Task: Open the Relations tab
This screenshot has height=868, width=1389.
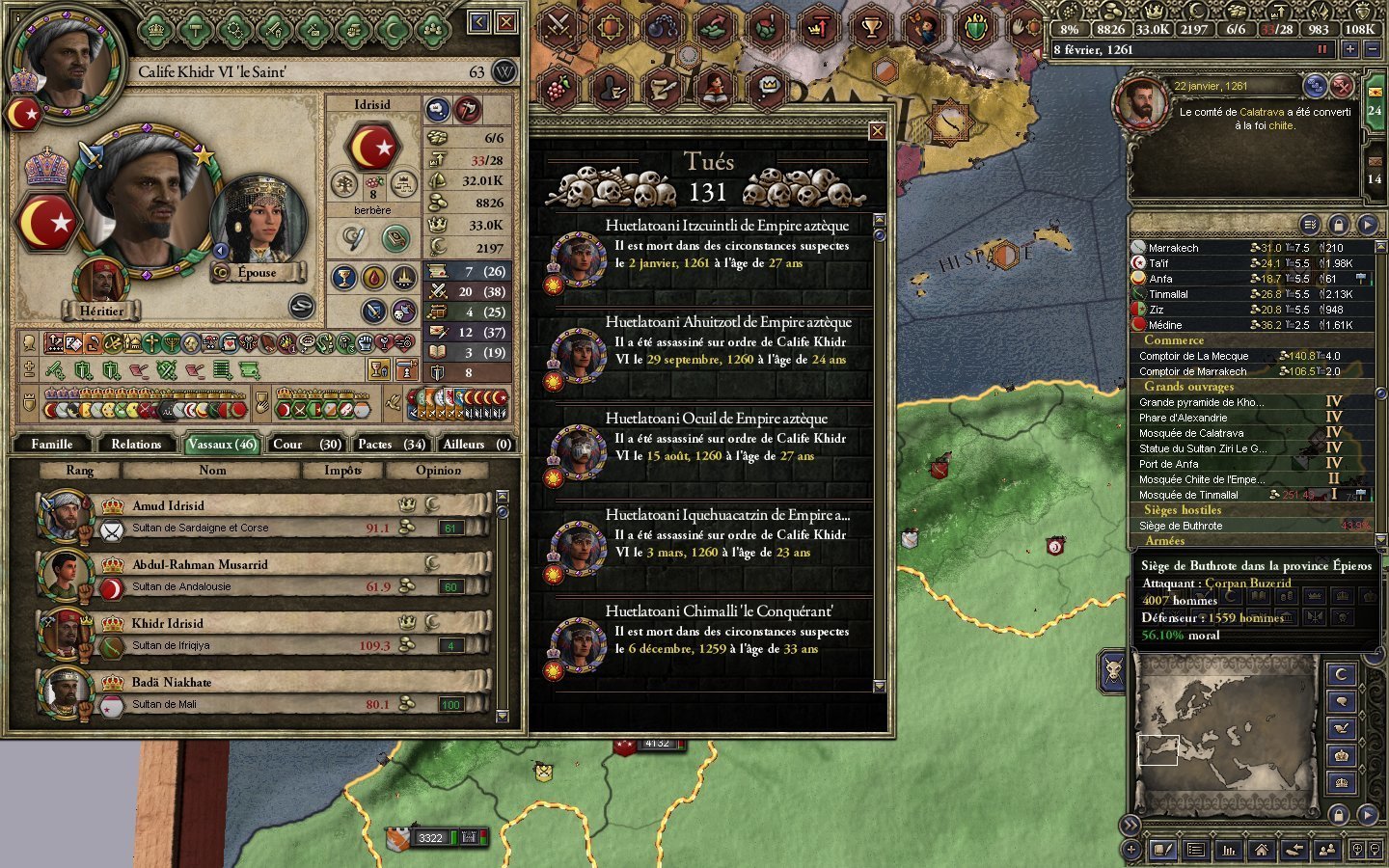Action: 136,445
